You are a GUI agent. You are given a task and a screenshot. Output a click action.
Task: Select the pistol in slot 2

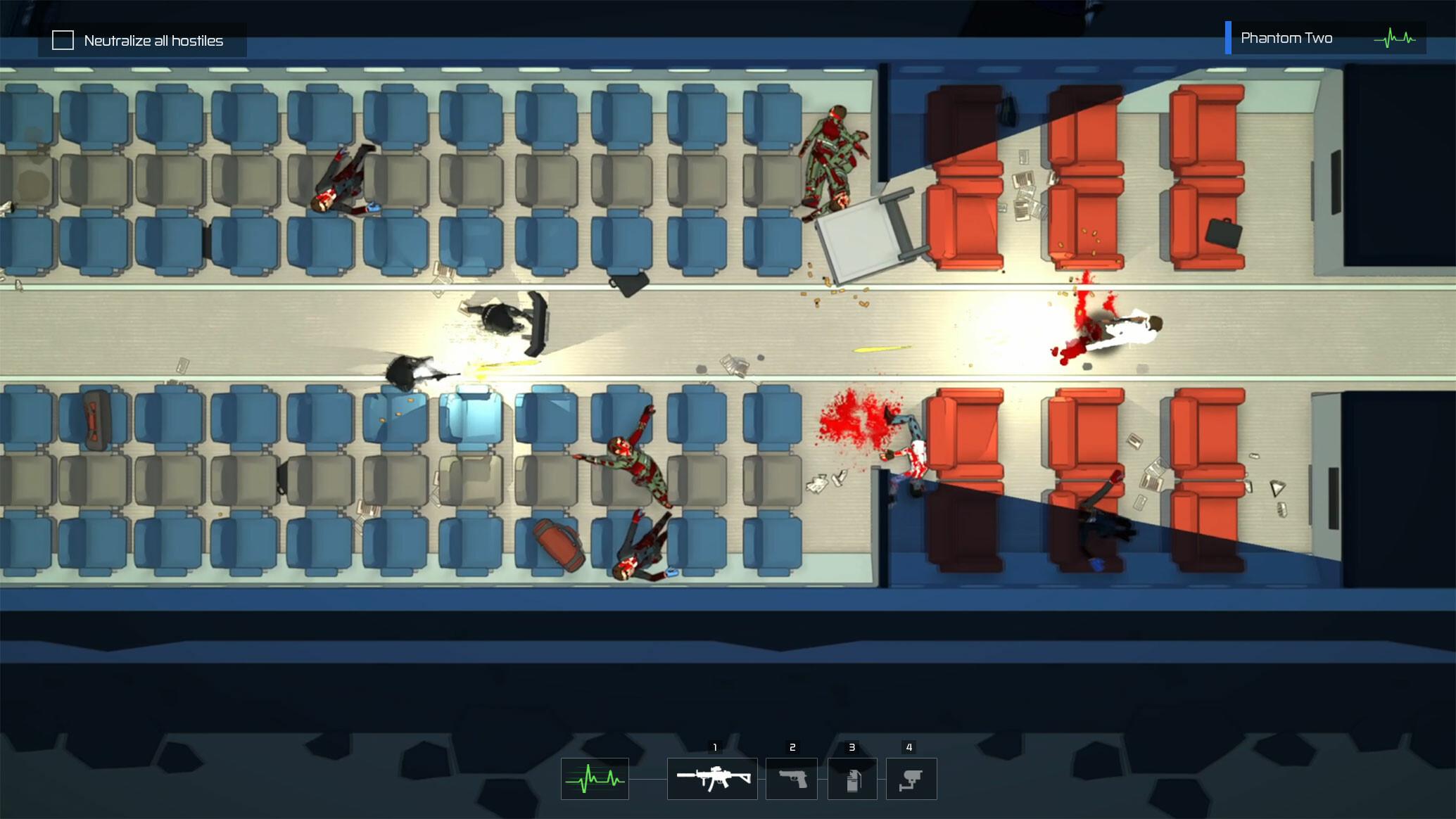[792, 778]
